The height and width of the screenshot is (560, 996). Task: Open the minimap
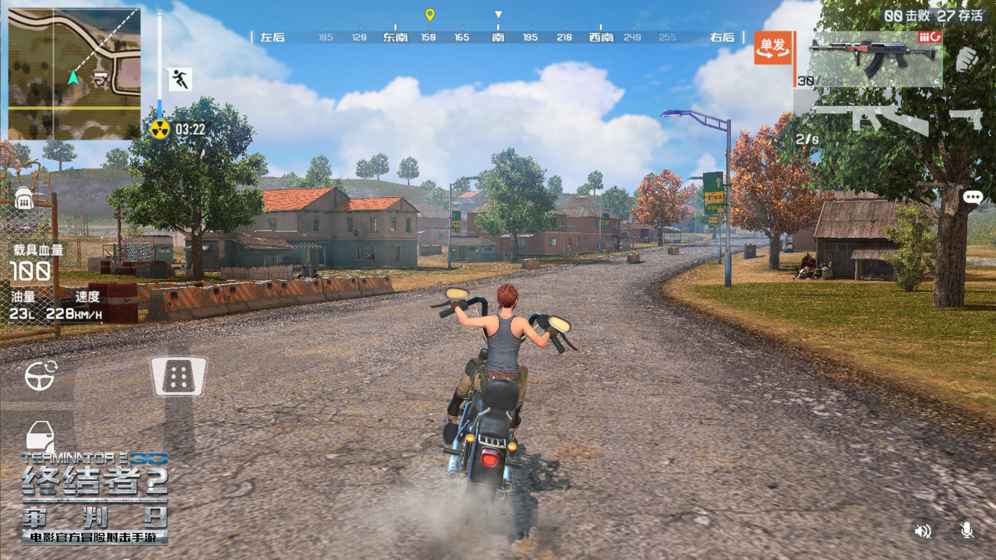[74, 73]
